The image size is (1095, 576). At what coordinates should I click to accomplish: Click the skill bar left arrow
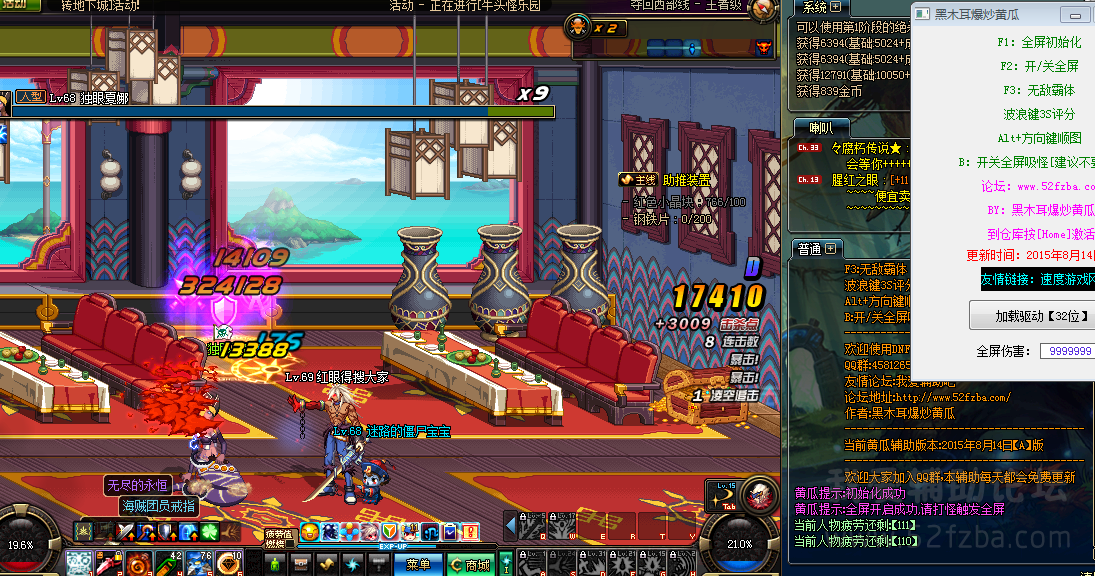point(510,525)
